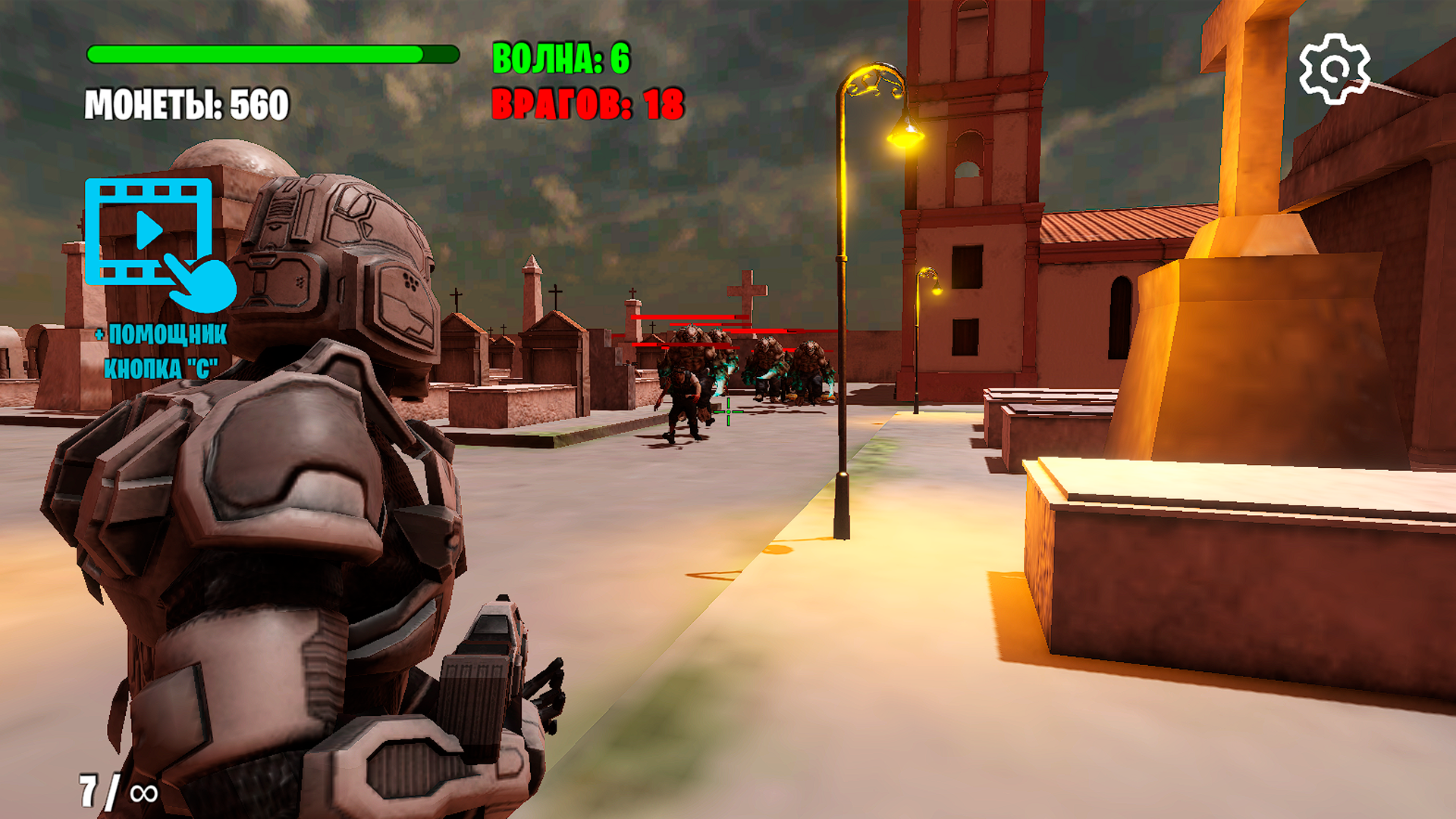Click the МОНЕТЫ: 560 coin counter
The height and width of the screenshot is (819, 1456).
(187, 102)
